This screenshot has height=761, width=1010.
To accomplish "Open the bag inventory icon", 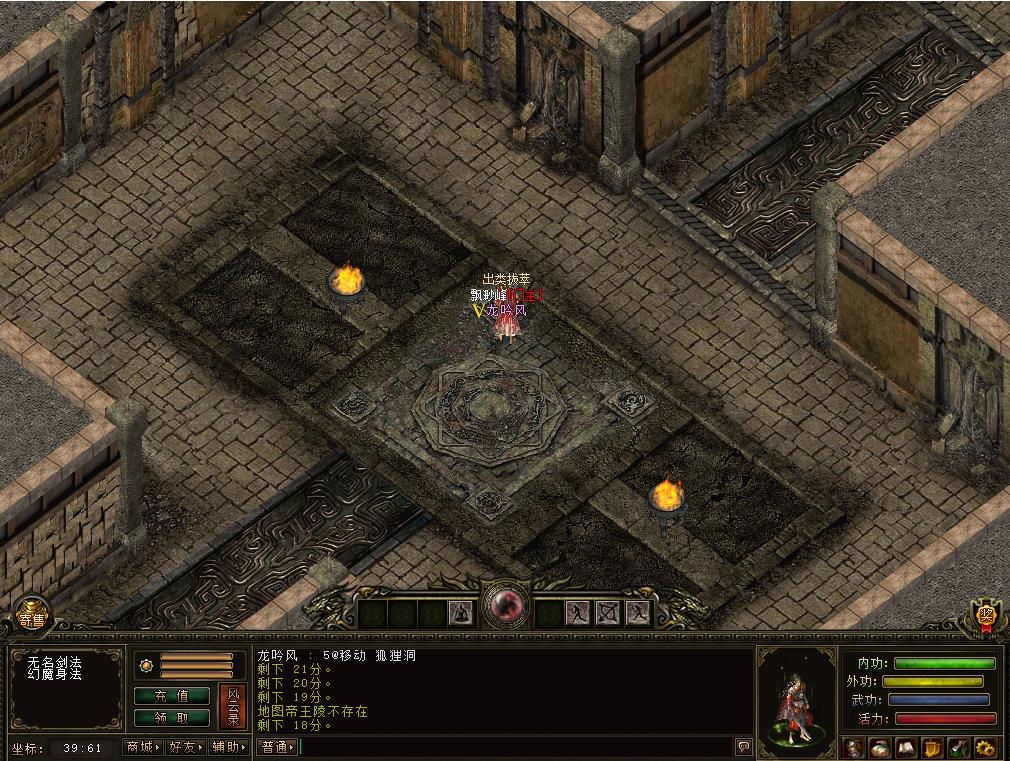I will (x=881, y=747).
